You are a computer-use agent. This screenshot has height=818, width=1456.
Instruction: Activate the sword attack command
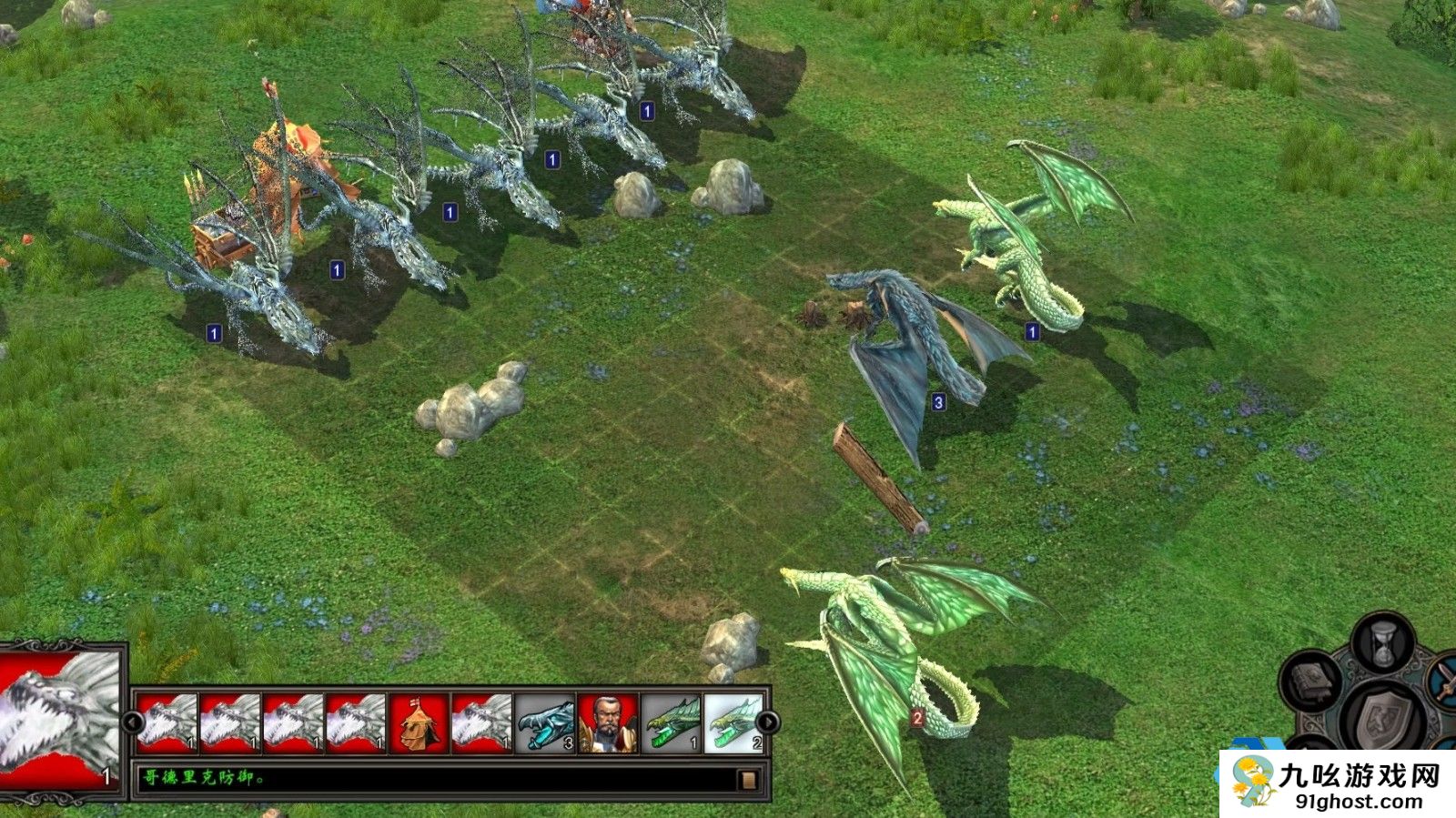point(1445,682)
